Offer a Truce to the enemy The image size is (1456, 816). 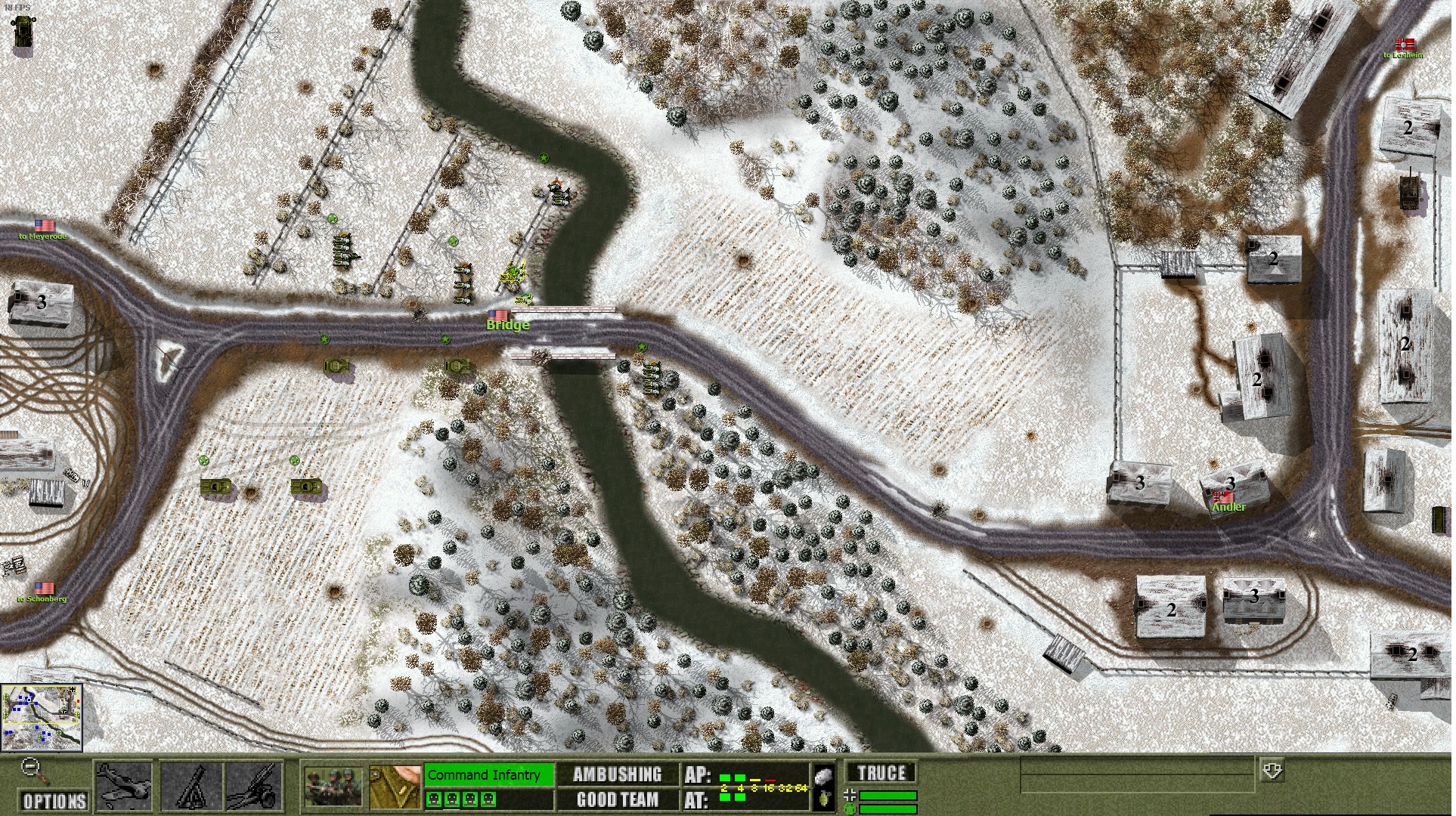881,773
